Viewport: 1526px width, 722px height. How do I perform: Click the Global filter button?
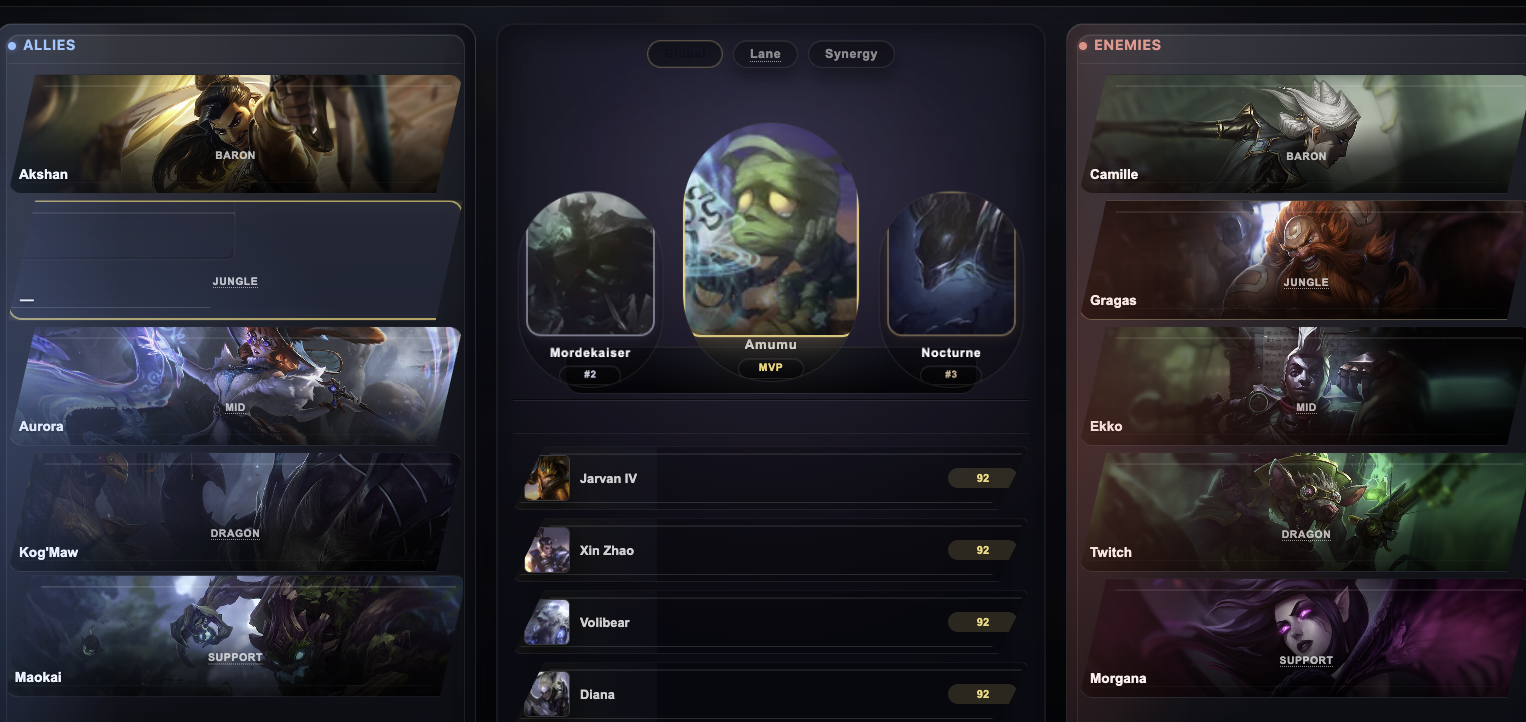684,54
